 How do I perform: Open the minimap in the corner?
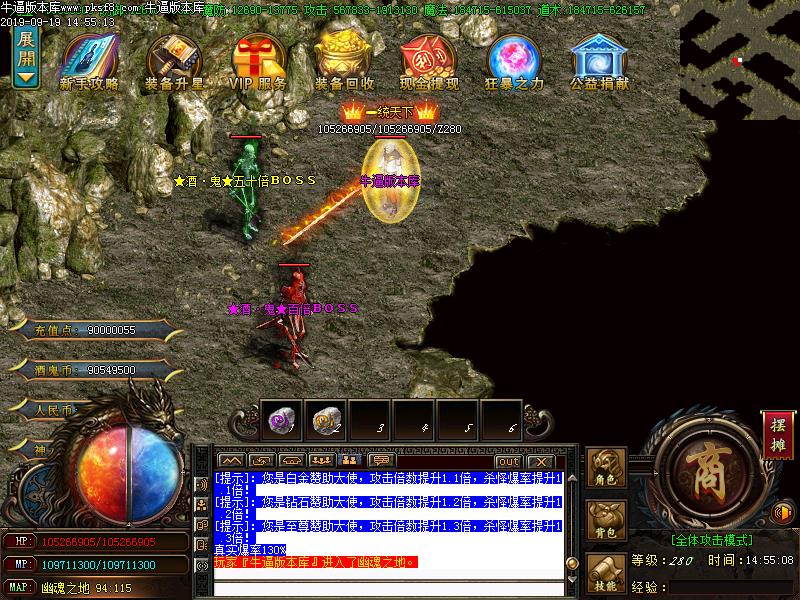click(740, 60)
